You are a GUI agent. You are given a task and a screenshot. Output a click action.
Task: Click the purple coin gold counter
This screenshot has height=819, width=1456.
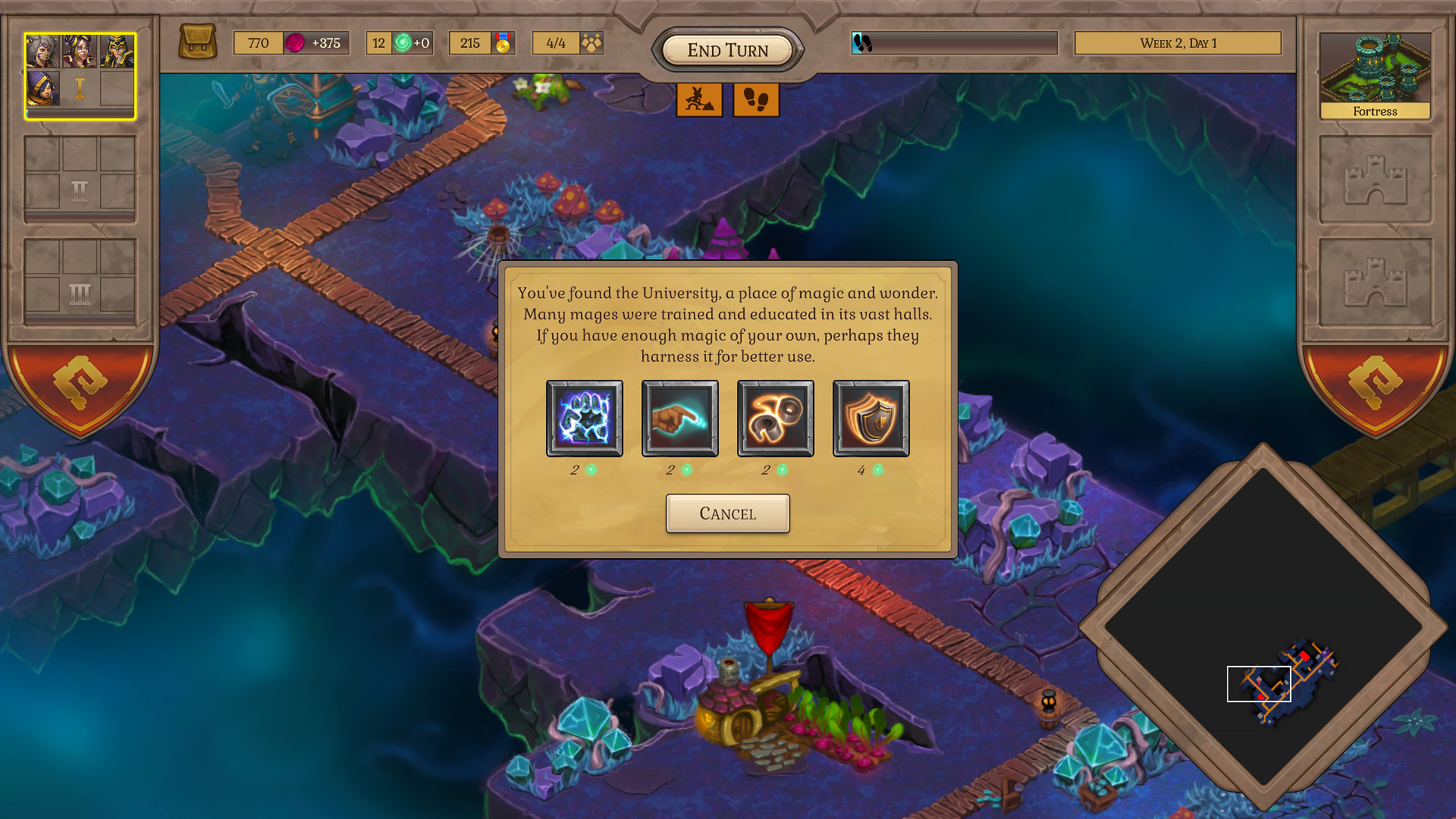291,43
